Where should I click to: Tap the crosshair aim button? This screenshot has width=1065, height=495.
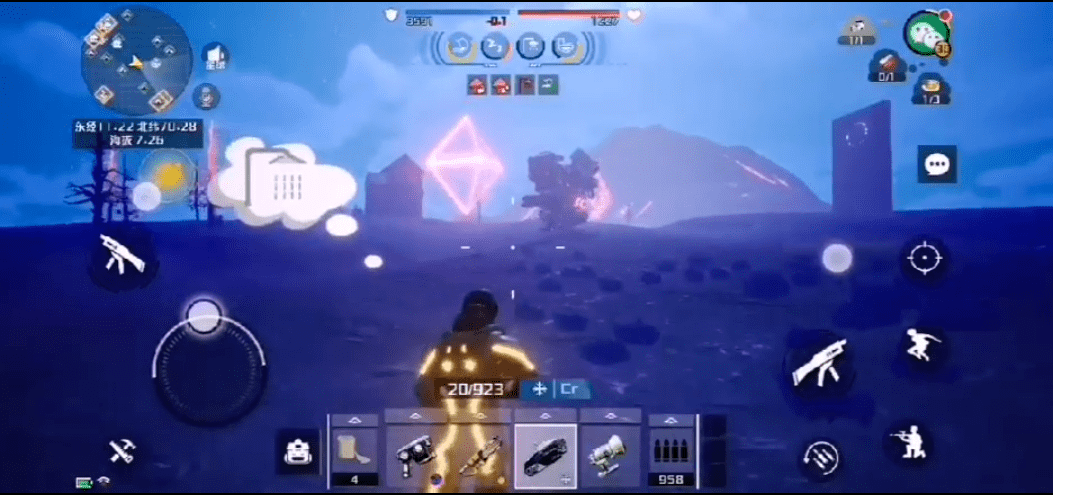pyautogui.click(x=925, y=259)
